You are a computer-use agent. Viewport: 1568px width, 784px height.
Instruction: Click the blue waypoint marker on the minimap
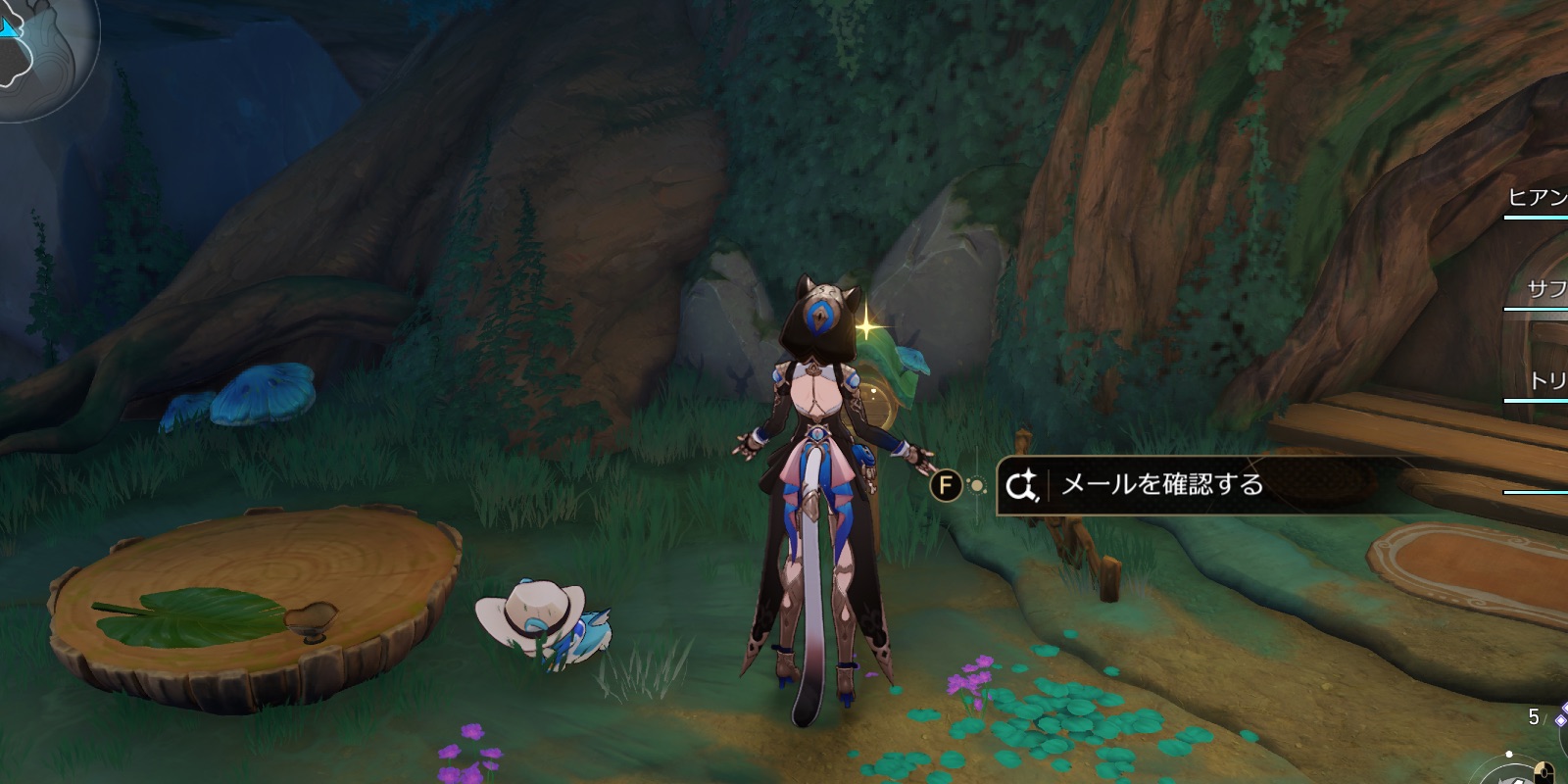6,26
